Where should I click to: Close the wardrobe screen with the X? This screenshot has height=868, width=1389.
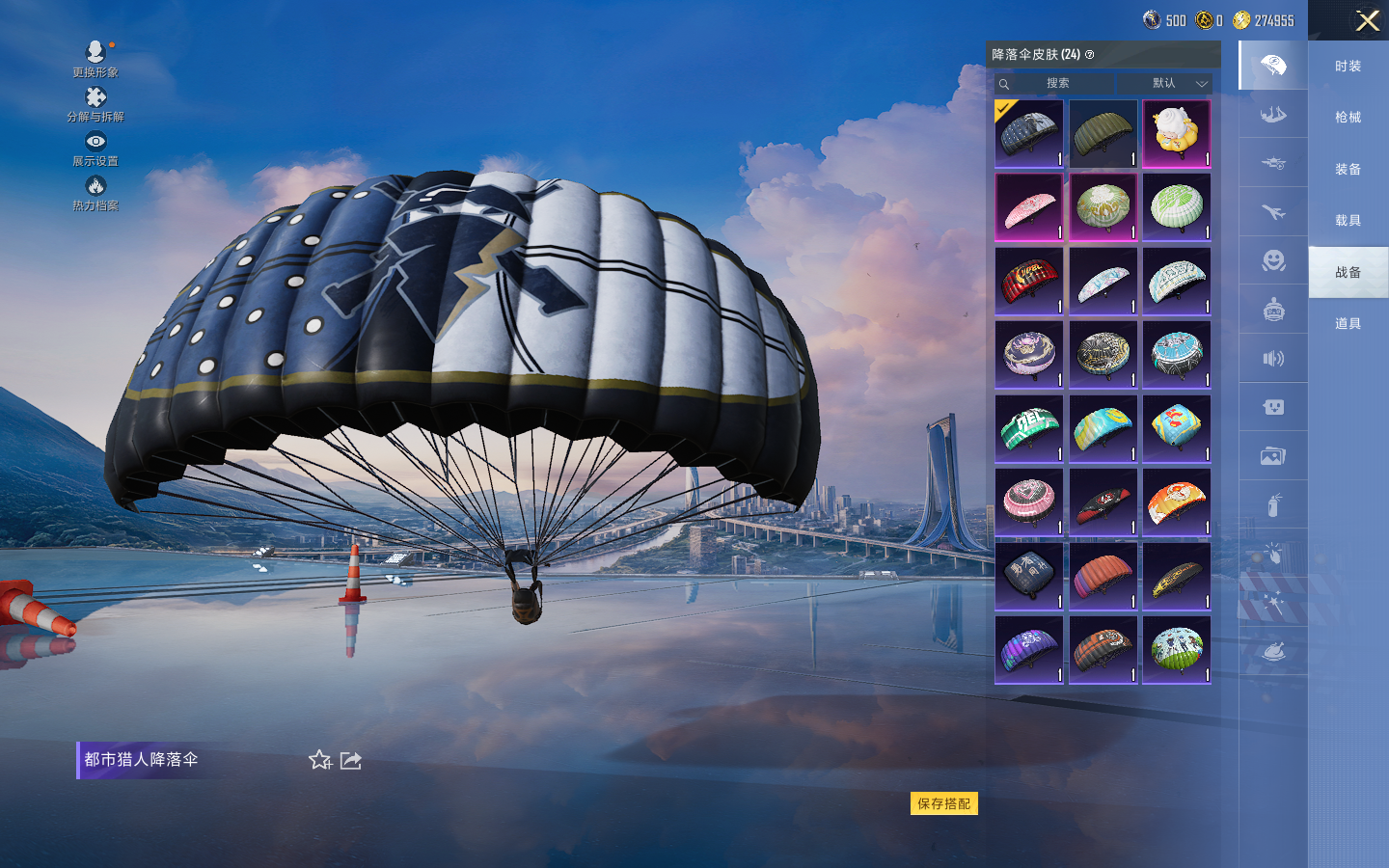[x=1367, y=20]
